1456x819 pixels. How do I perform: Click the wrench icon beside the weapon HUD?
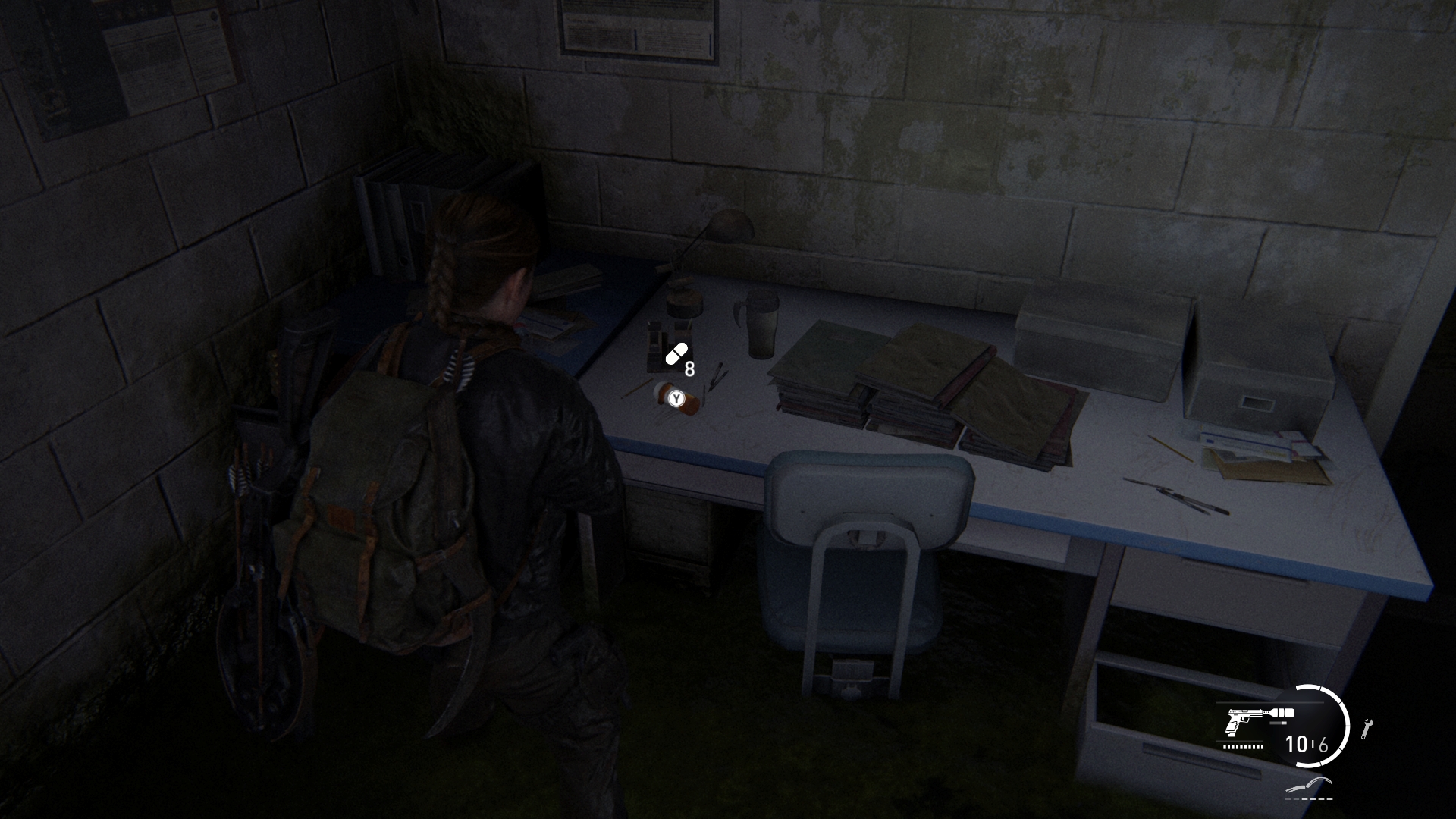(x=1367, y=729)
